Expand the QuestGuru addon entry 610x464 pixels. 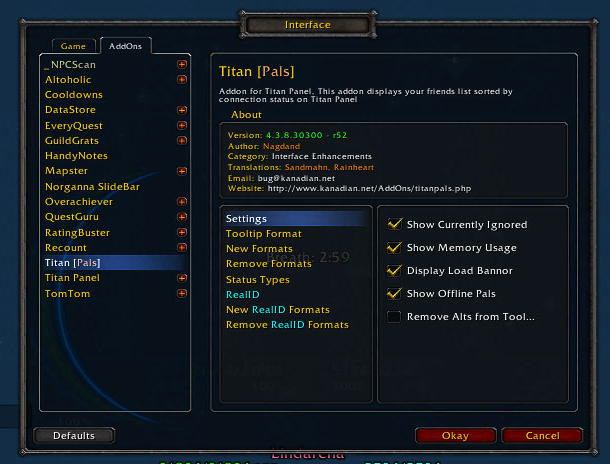[x=182, y=217]
